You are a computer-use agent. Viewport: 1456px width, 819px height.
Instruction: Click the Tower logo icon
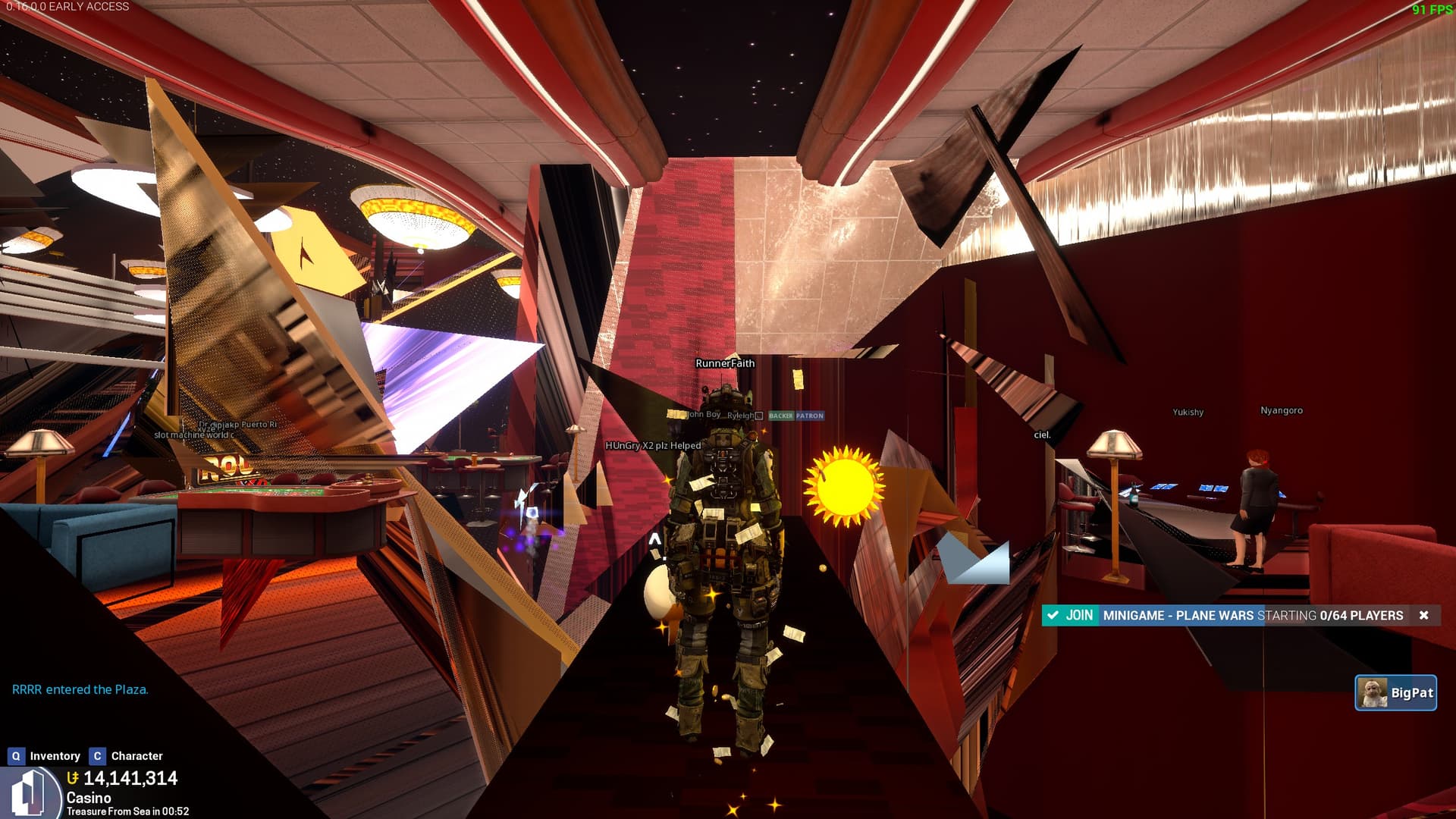click(30, 794)
